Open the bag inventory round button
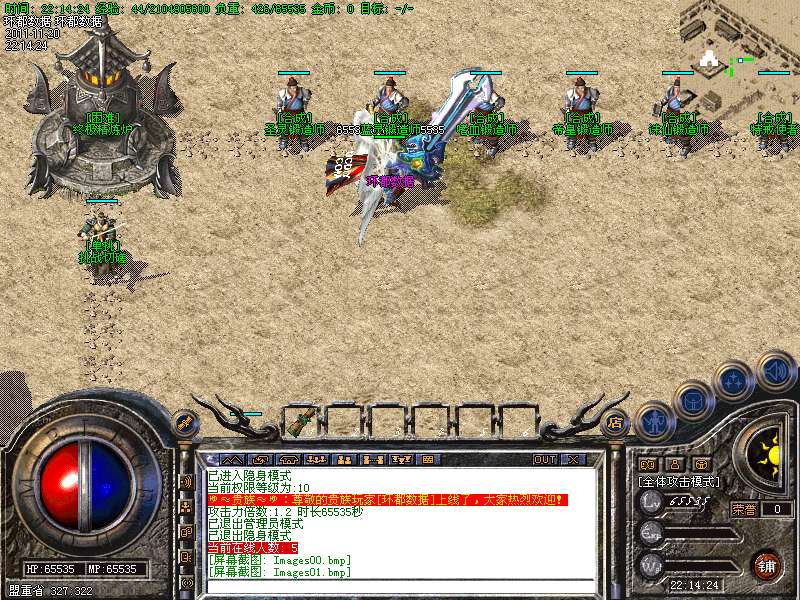Screen dimensions: 800x600 tap(693, 402)
